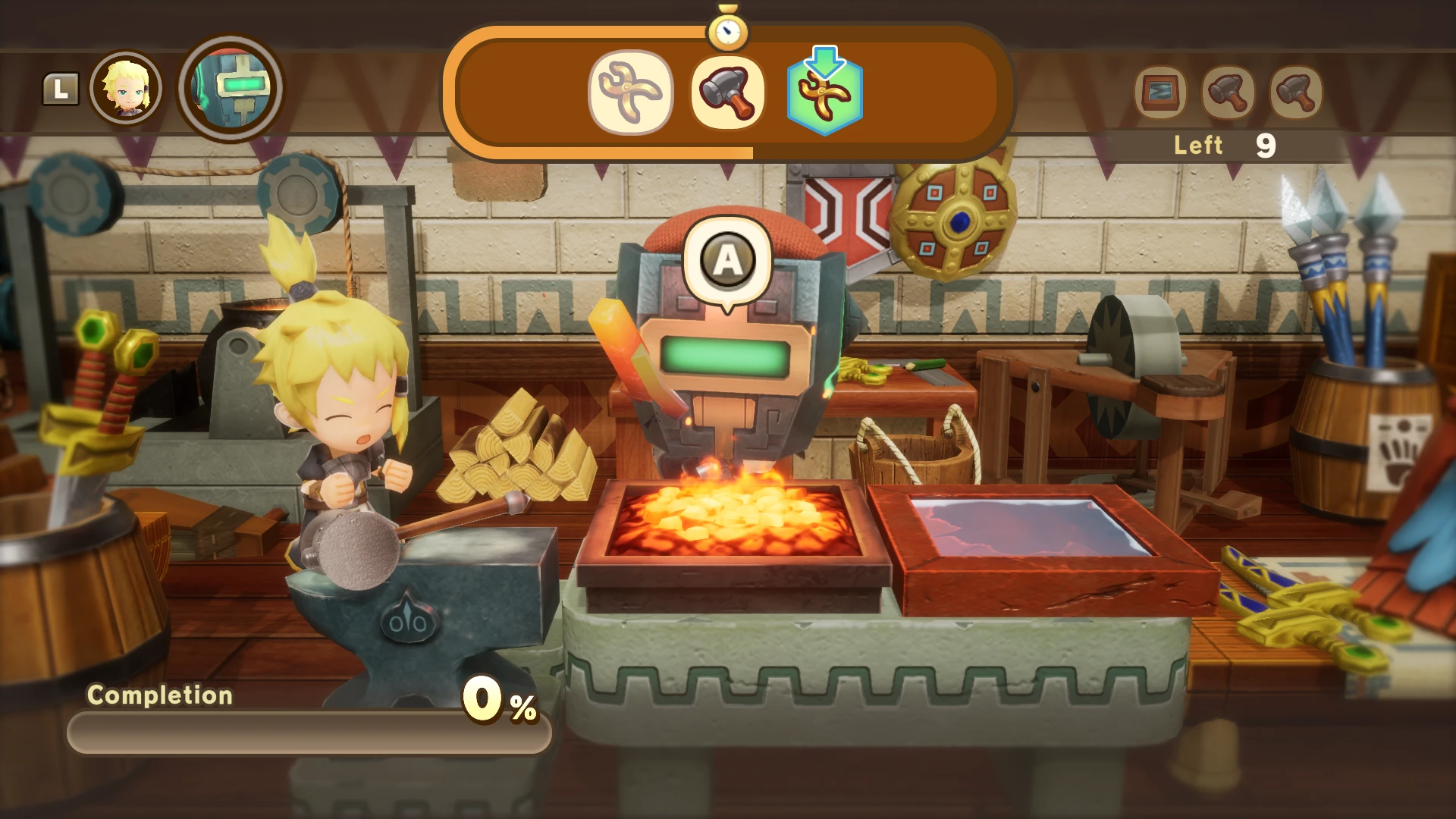This screenshot has width=1456, height=819.
Task: Click the square frame icon above Left counter
Action: tap(1160, 93)
